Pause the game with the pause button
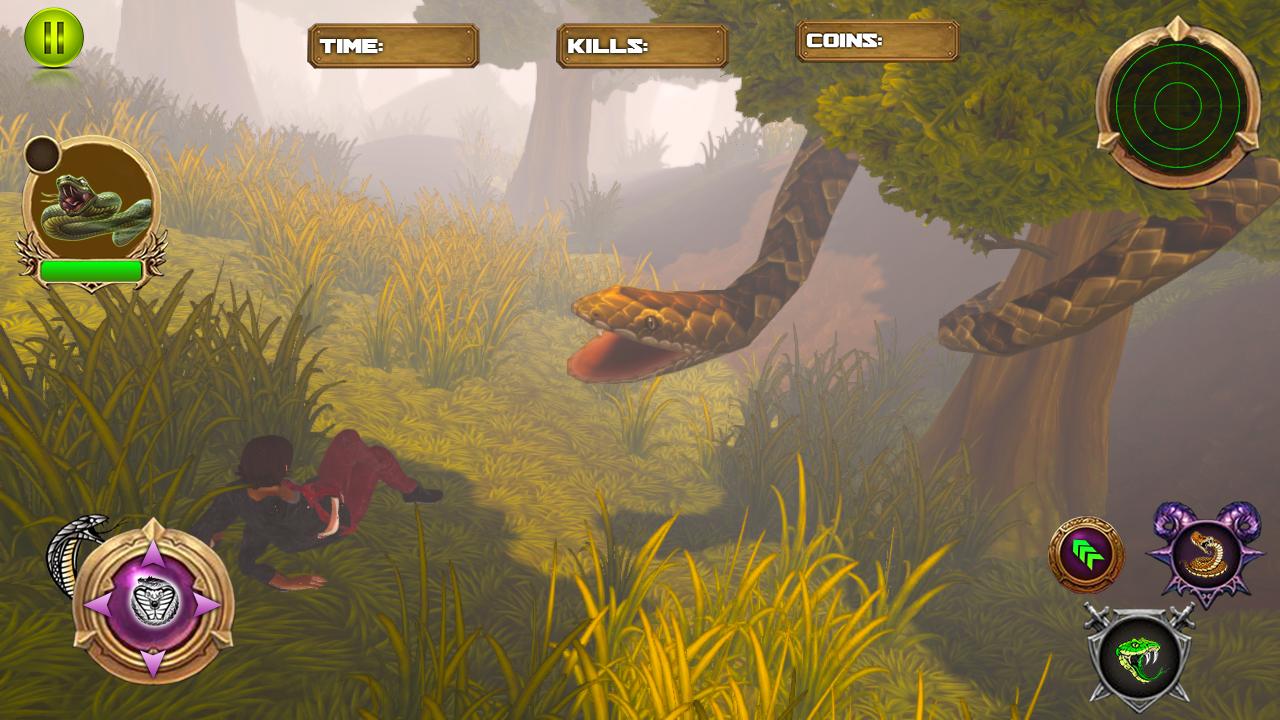Viewport: 1280px width, 720px height. coord(52,40)
